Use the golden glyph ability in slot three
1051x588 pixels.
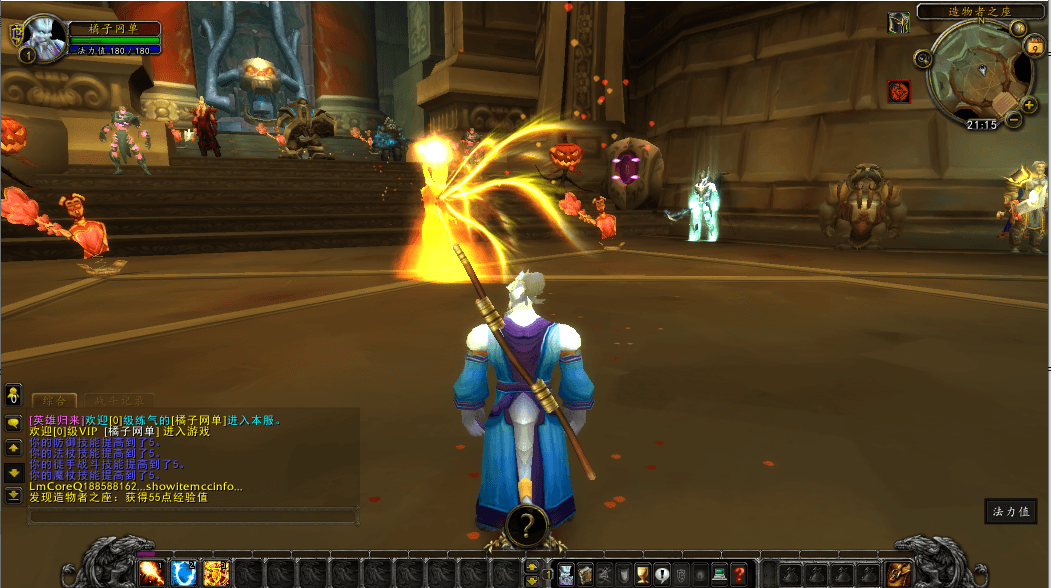(x=216, y=574)
